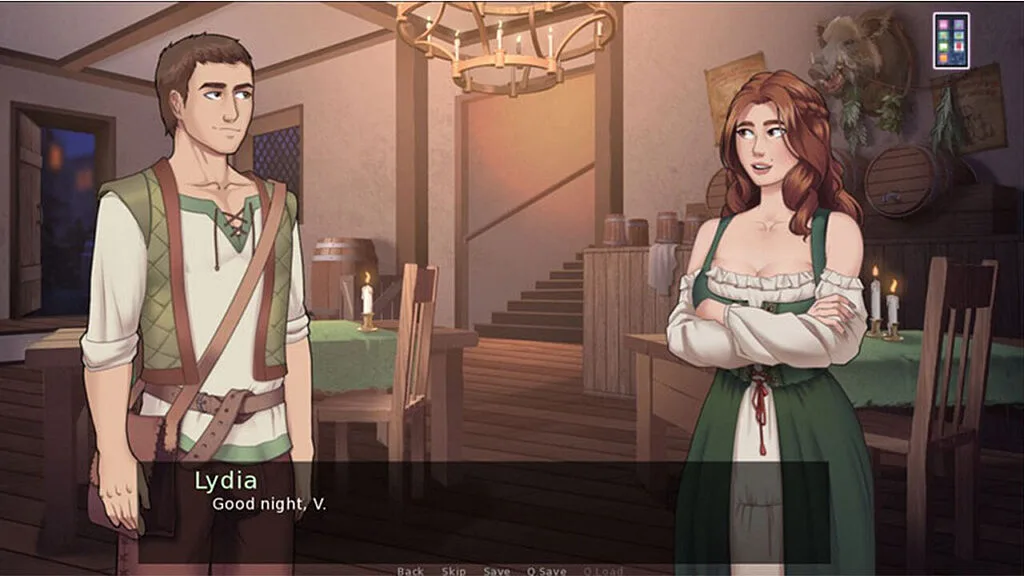This screenshot has width=1024, height=576.
Task: Select the Q.Load quick menu option
Action: 602,571
